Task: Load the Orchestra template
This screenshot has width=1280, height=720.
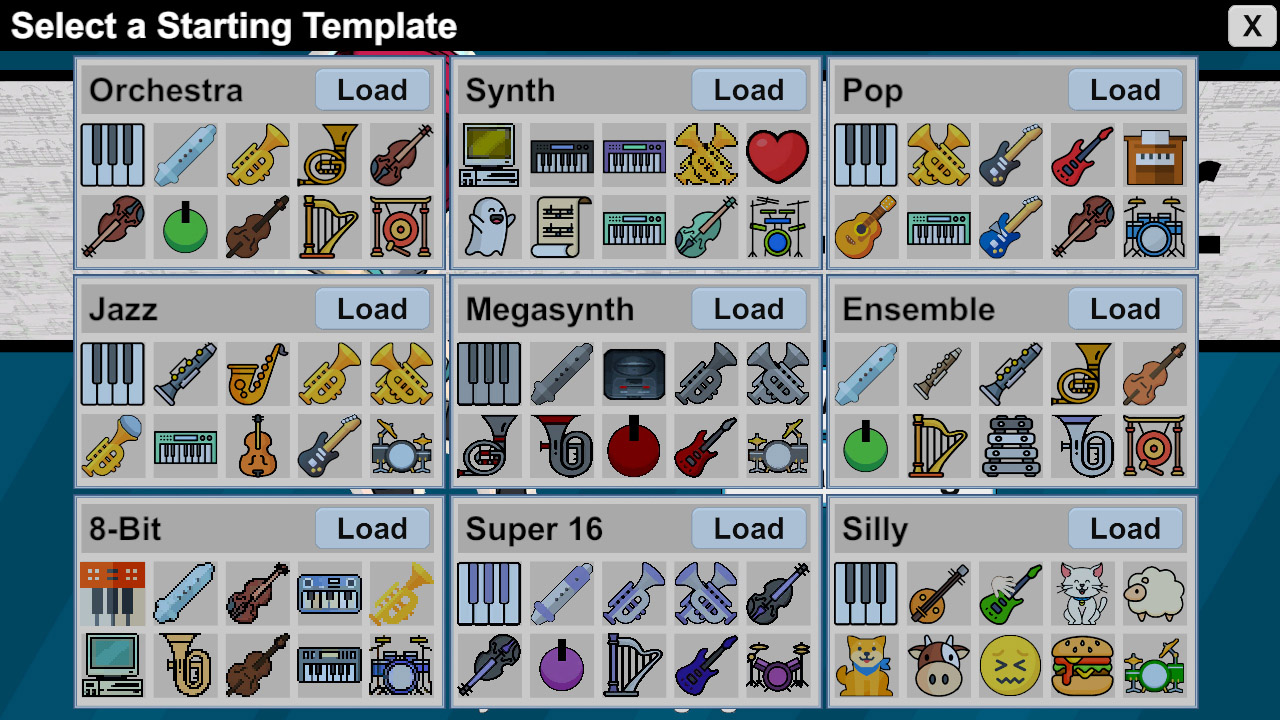Action: [372, 90]
